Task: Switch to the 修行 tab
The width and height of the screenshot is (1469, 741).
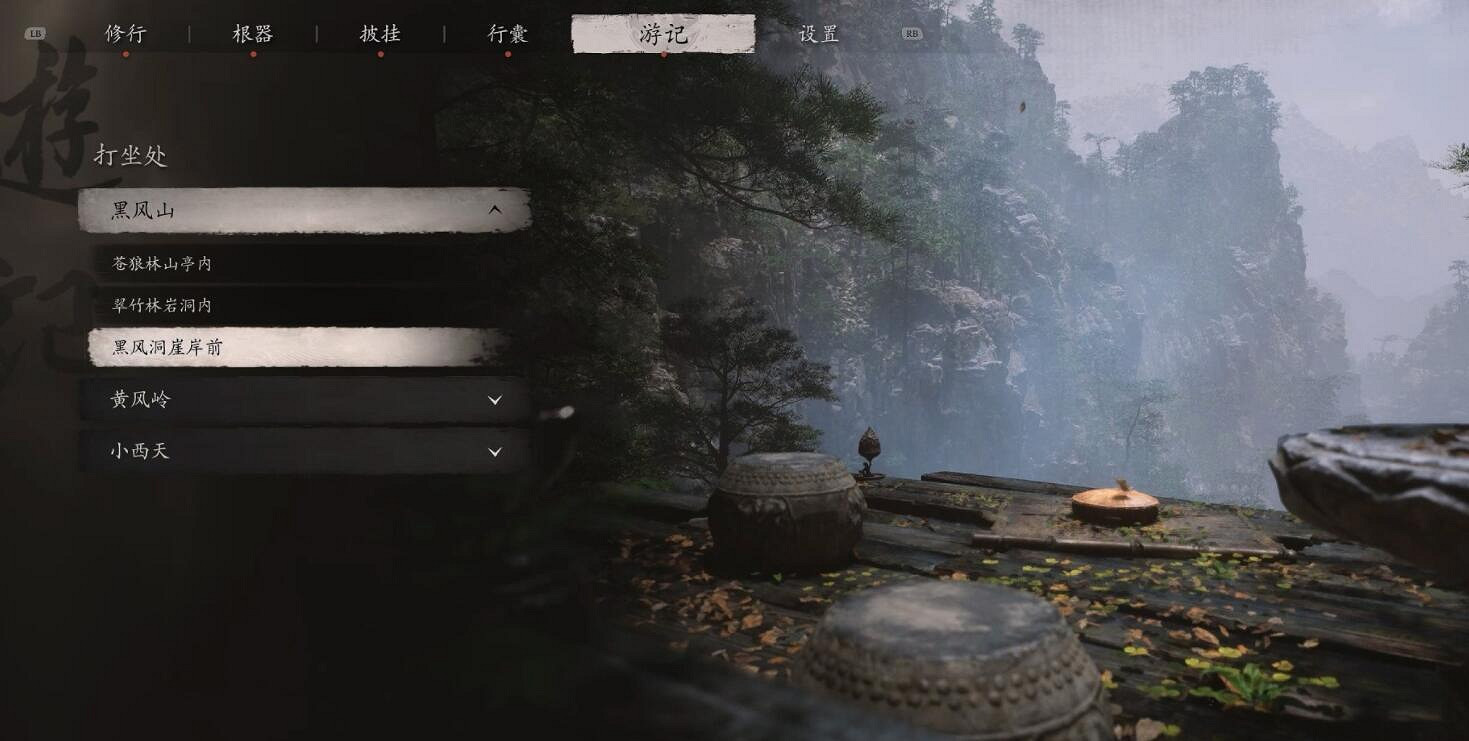Action: [125, 33]
